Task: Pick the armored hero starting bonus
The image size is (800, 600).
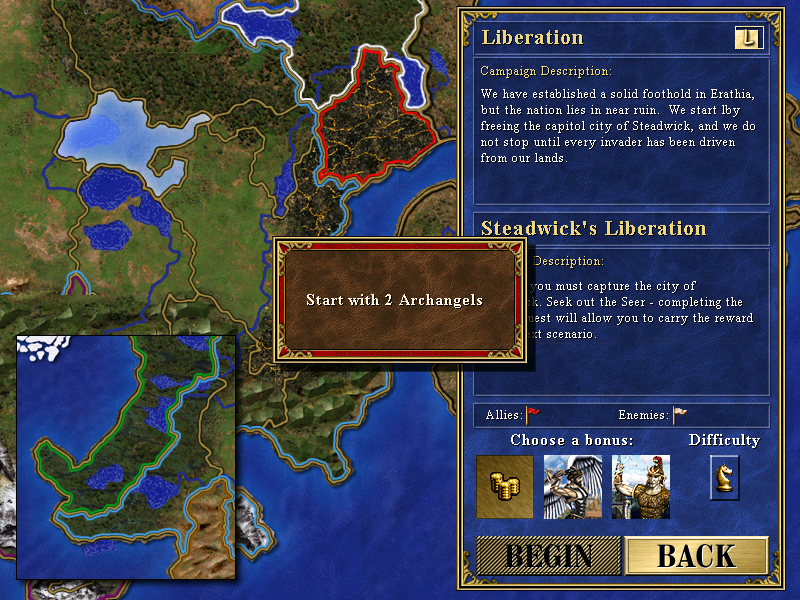Action: [641, 487]
